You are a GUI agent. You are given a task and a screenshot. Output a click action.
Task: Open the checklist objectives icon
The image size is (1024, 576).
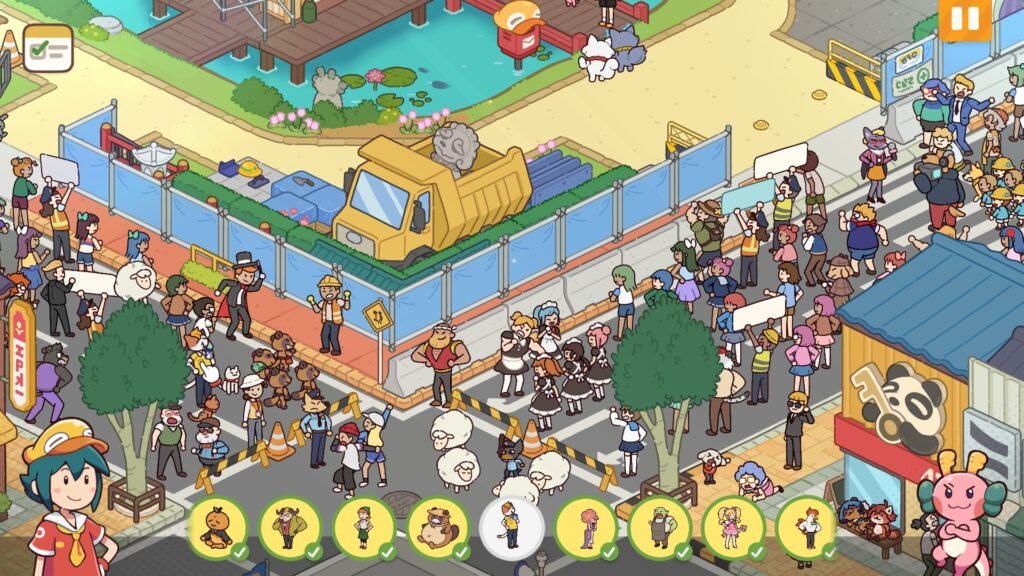coord(48,48)
